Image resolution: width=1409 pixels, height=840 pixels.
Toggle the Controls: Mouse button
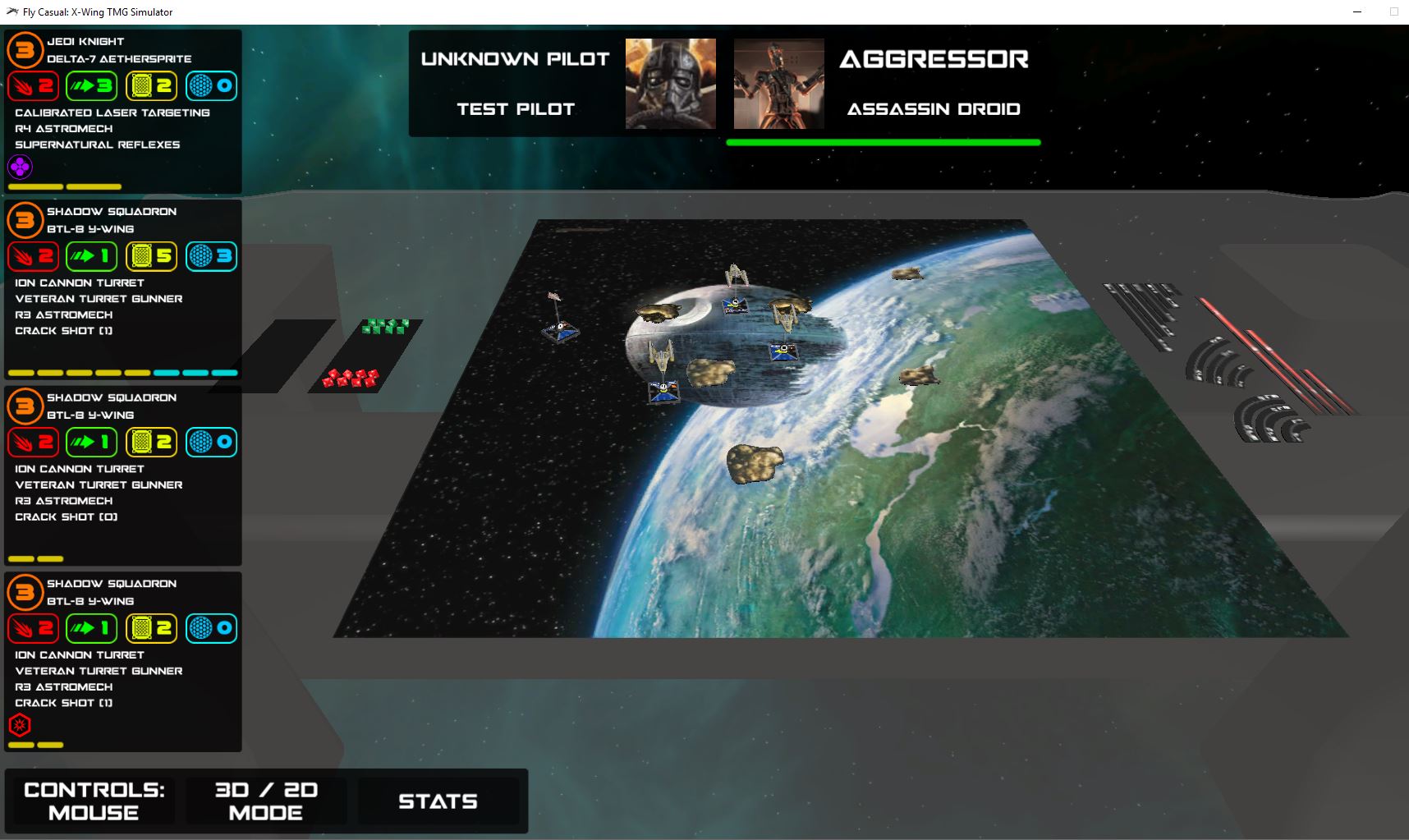(94, 801)
